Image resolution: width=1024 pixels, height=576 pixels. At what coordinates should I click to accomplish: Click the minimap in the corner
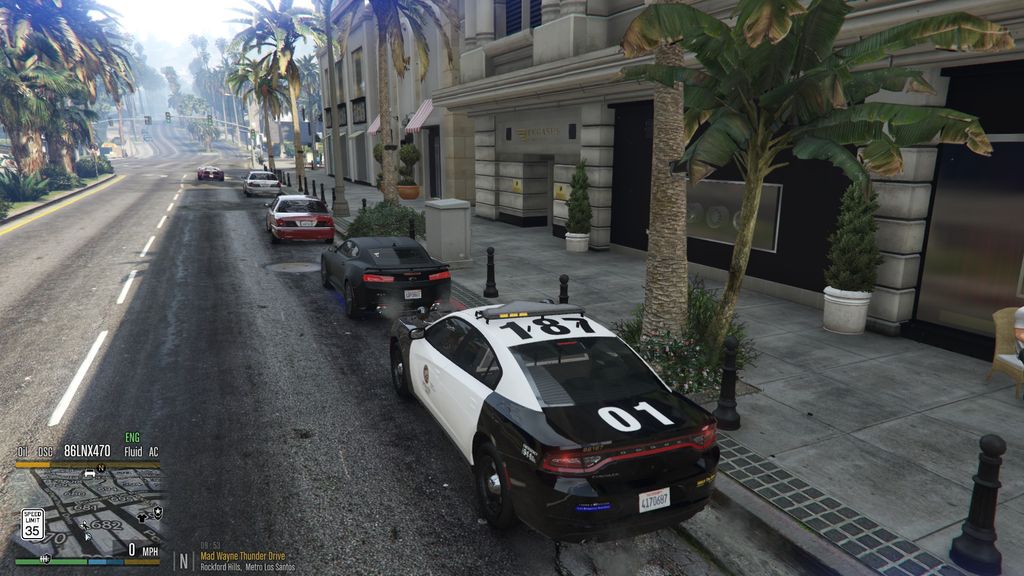[x=88, y=512]
